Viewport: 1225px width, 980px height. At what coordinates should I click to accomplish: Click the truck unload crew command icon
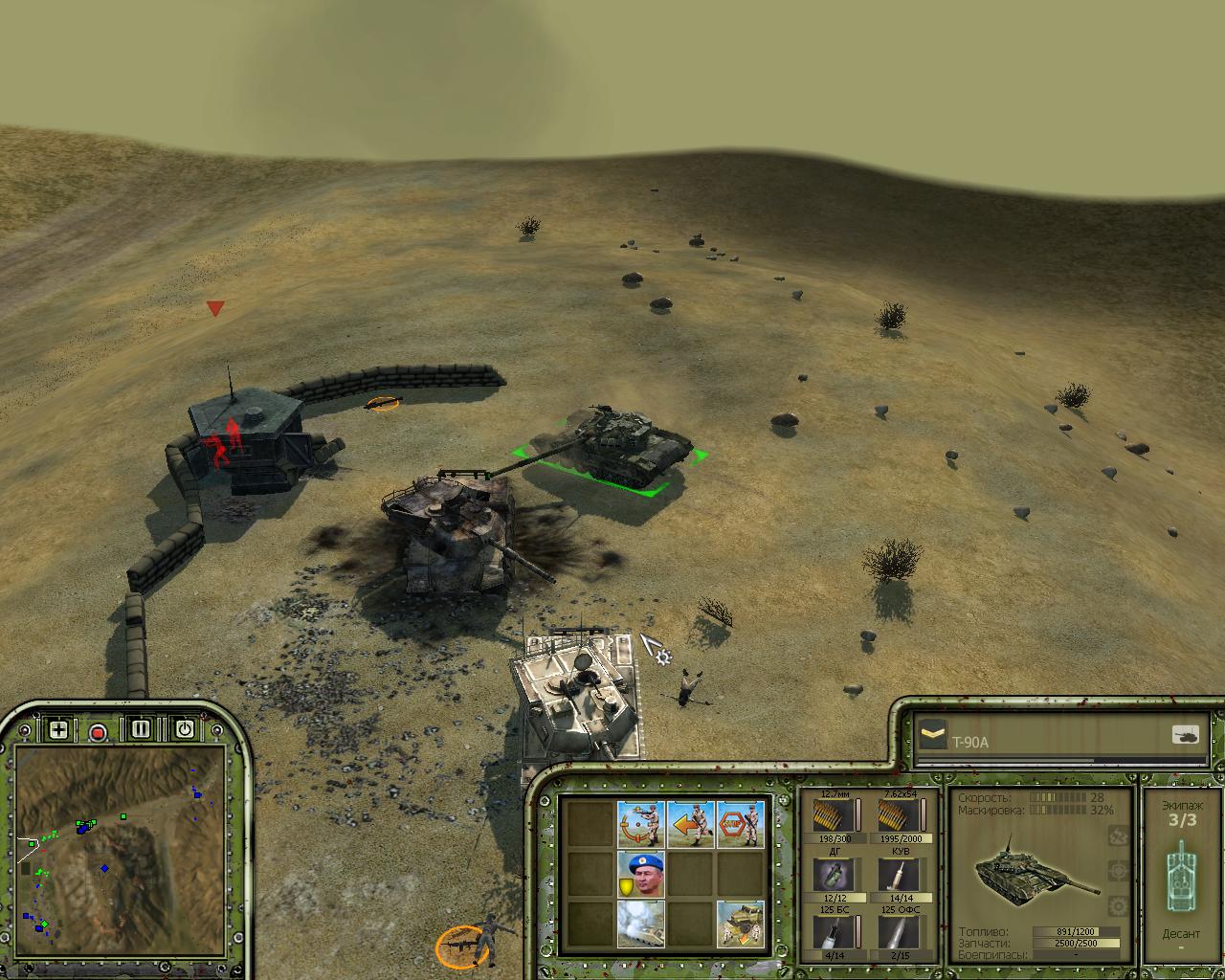tap(741, 924)
